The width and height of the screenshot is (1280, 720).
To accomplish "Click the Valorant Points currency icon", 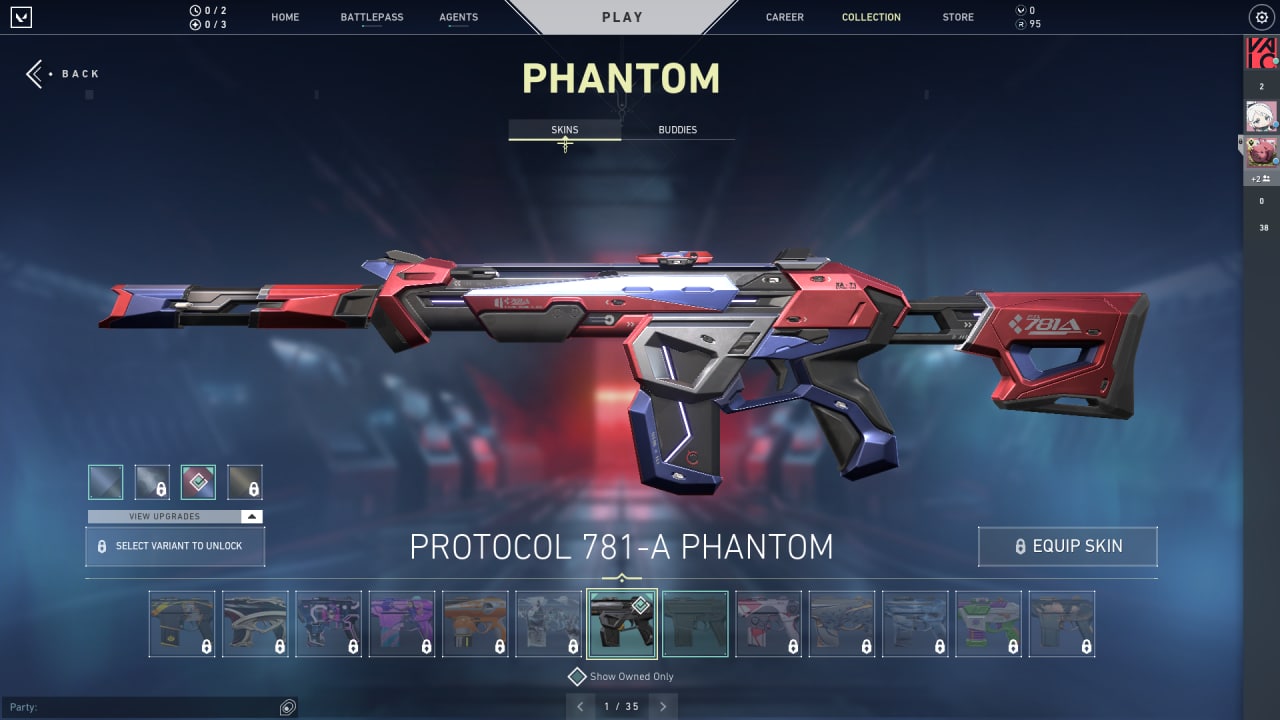I will pyautogui.click(x=1022, y=10).
